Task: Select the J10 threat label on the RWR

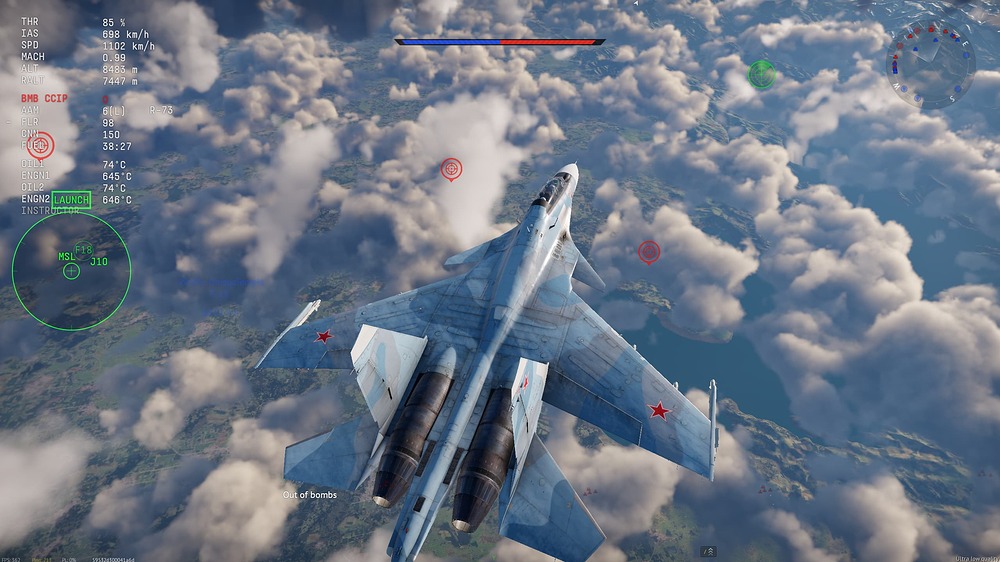Action: tap(99, 262)
